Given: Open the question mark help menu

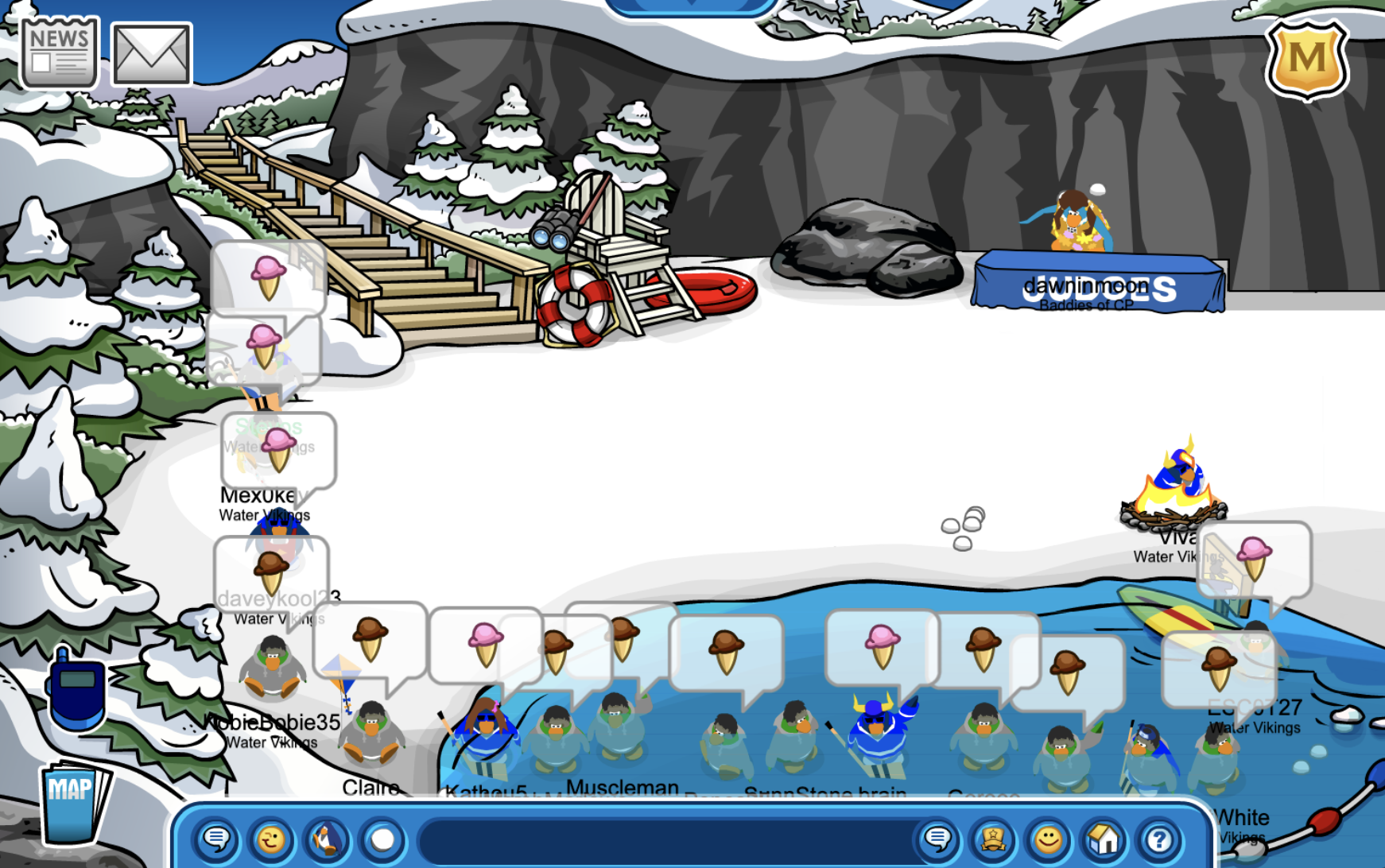Looking at the screenshot, I should (1158, 839).
